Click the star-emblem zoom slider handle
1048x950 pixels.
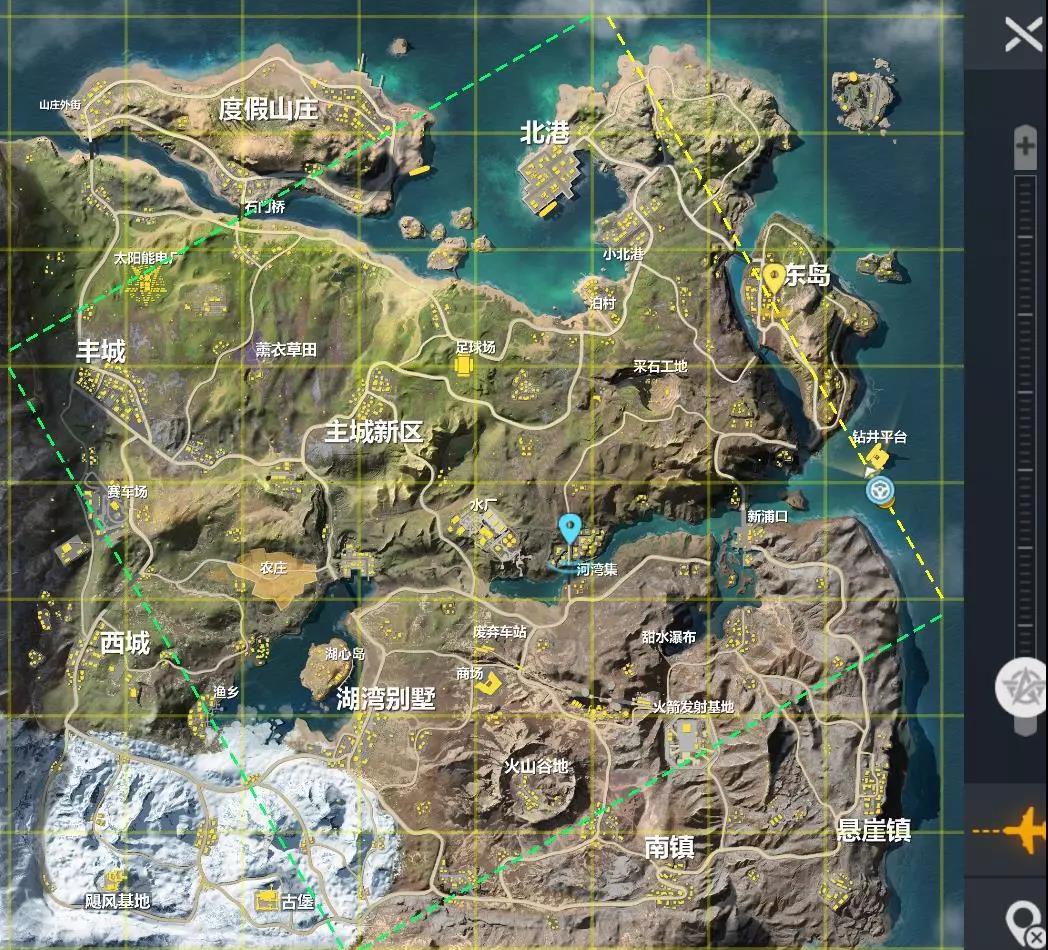[x=1023, y=687]
